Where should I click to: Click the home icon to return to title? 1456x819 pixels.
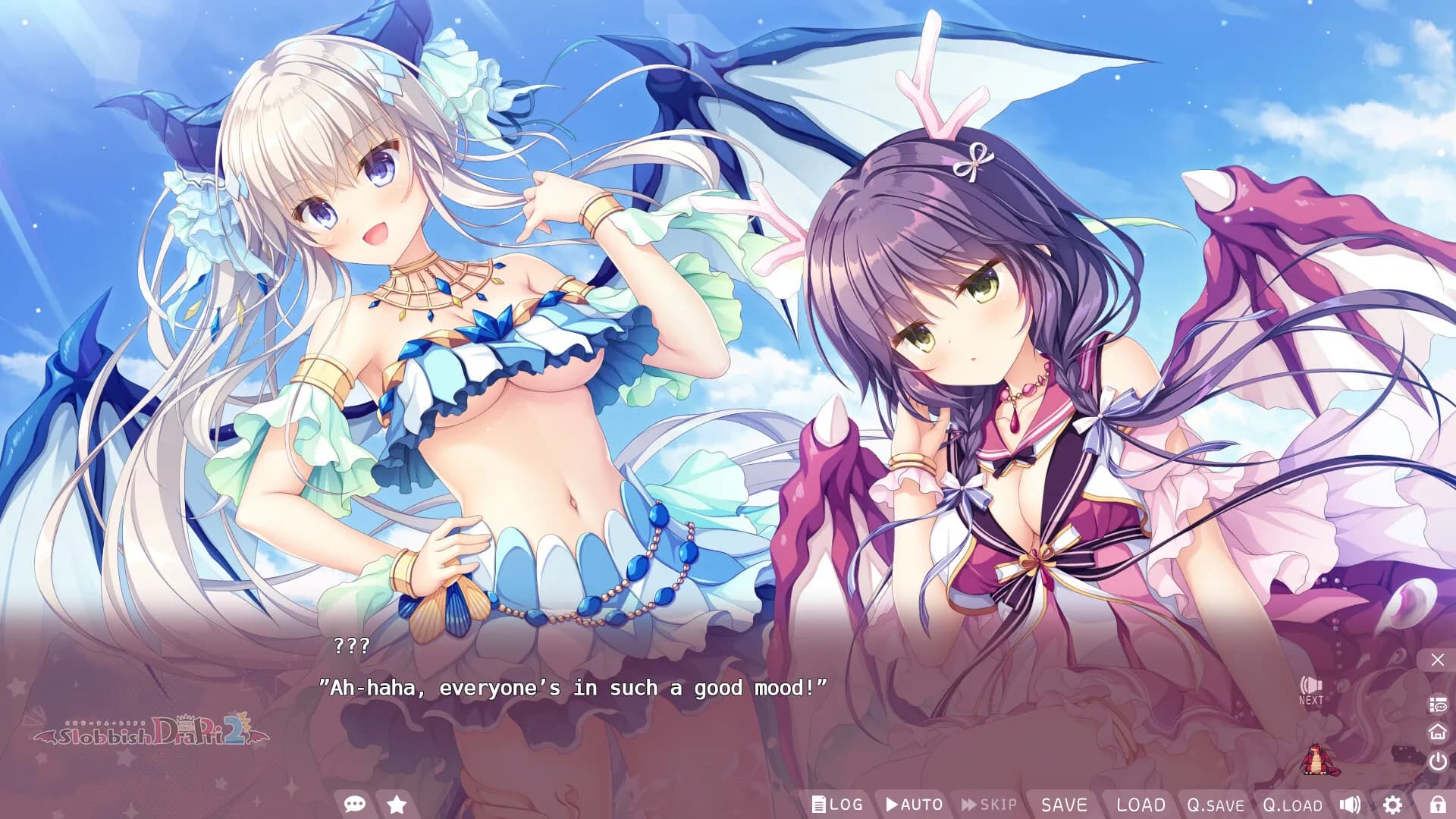[x=1436, y=733]
